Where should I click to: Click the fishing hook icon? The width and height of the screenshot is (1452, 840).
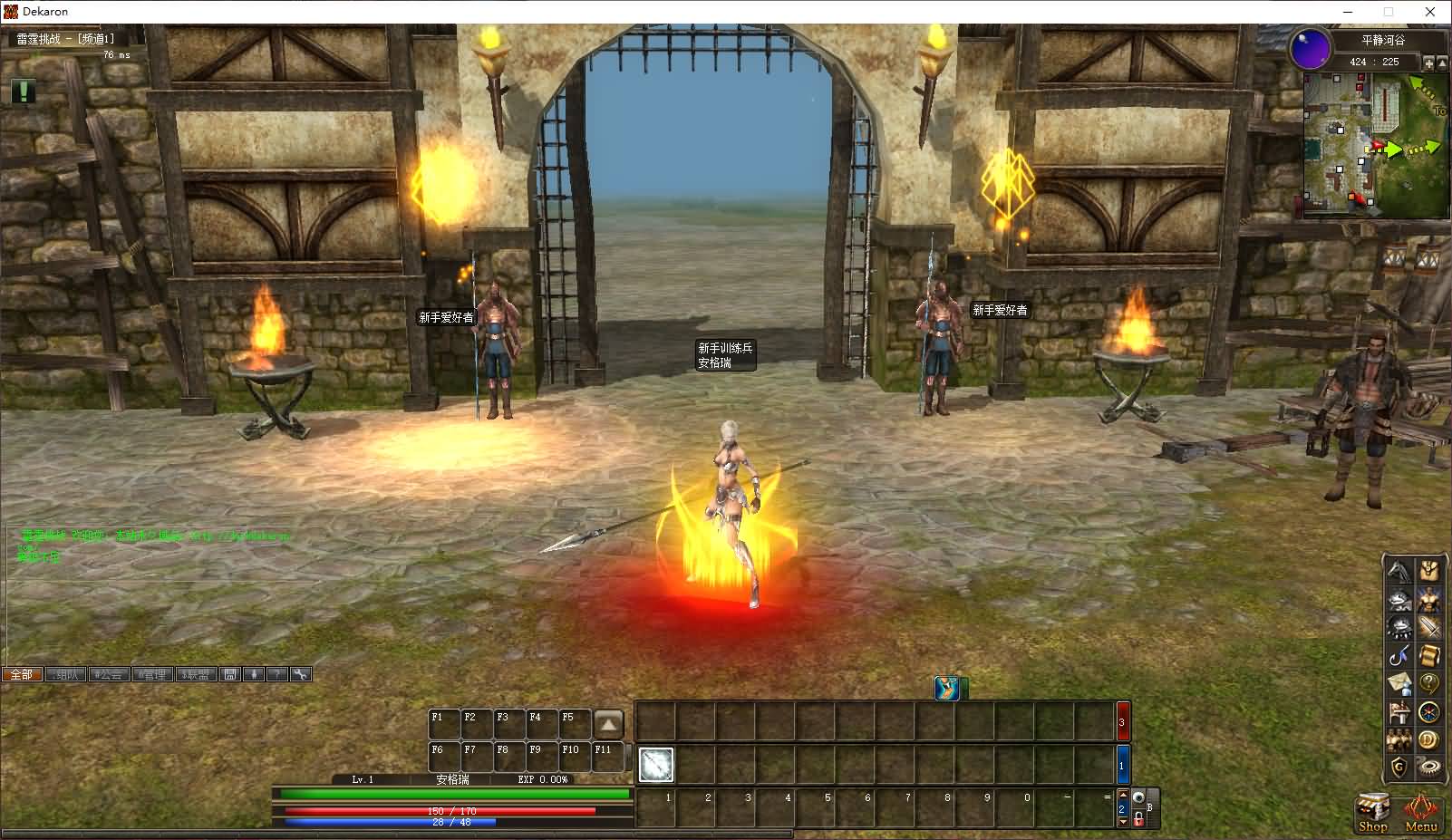[1400, 655]
